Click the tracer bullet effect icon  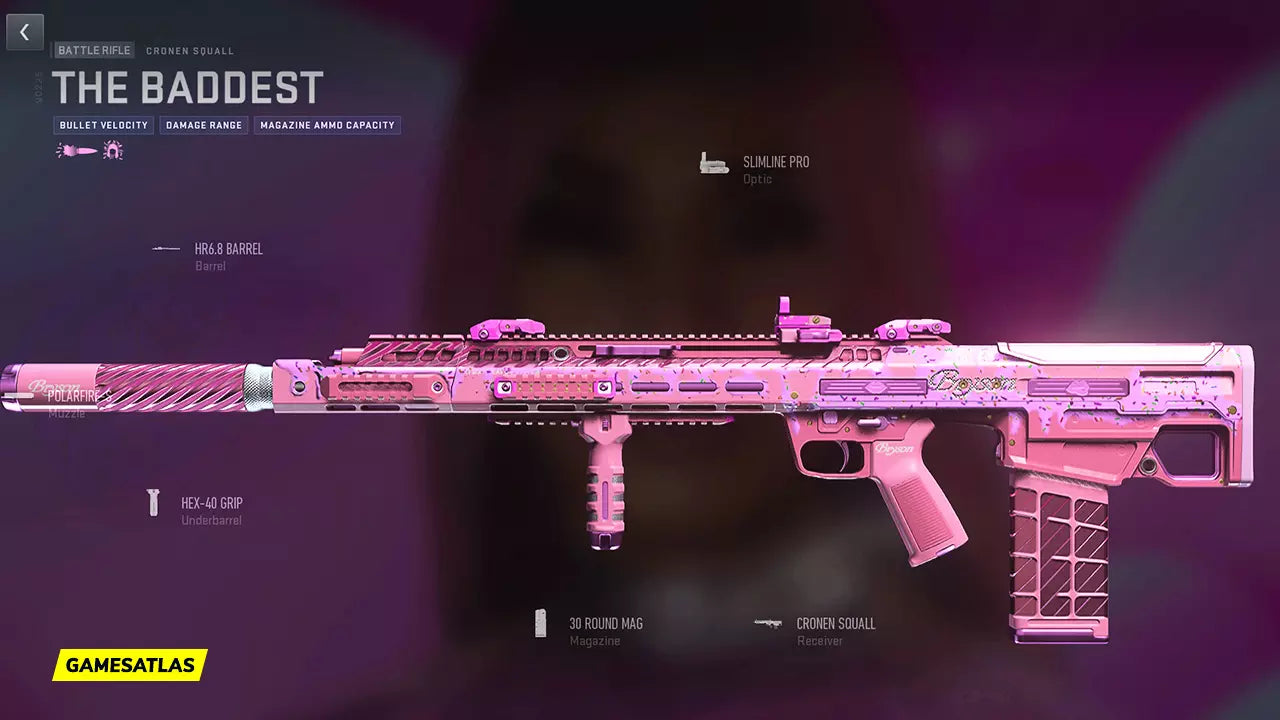[x=77, y=151]
